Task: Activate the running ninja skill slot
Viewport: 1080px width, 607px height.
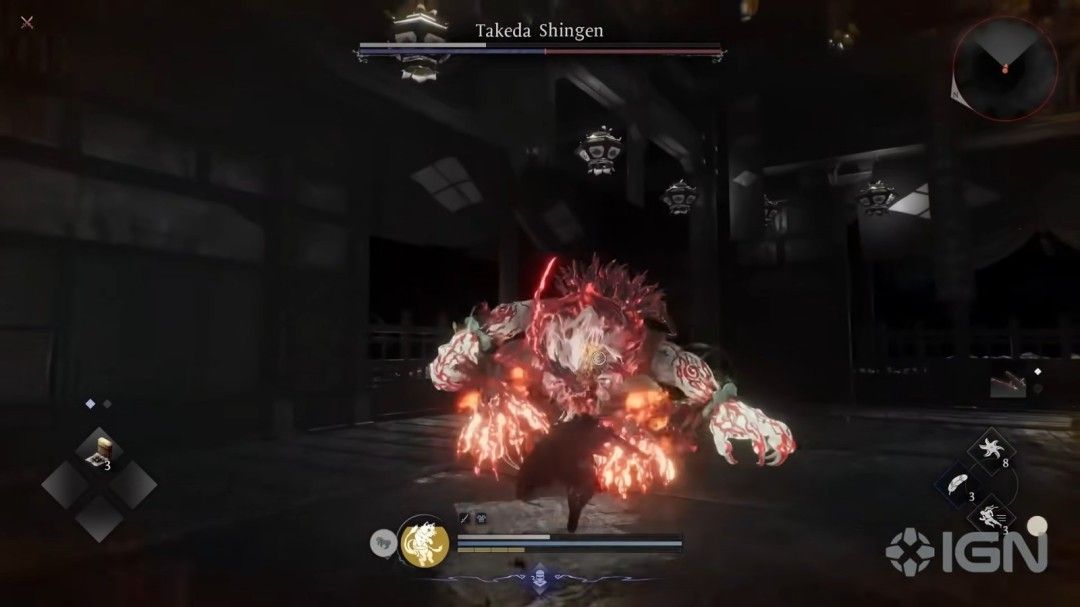Action: click(x=989, y=518)
